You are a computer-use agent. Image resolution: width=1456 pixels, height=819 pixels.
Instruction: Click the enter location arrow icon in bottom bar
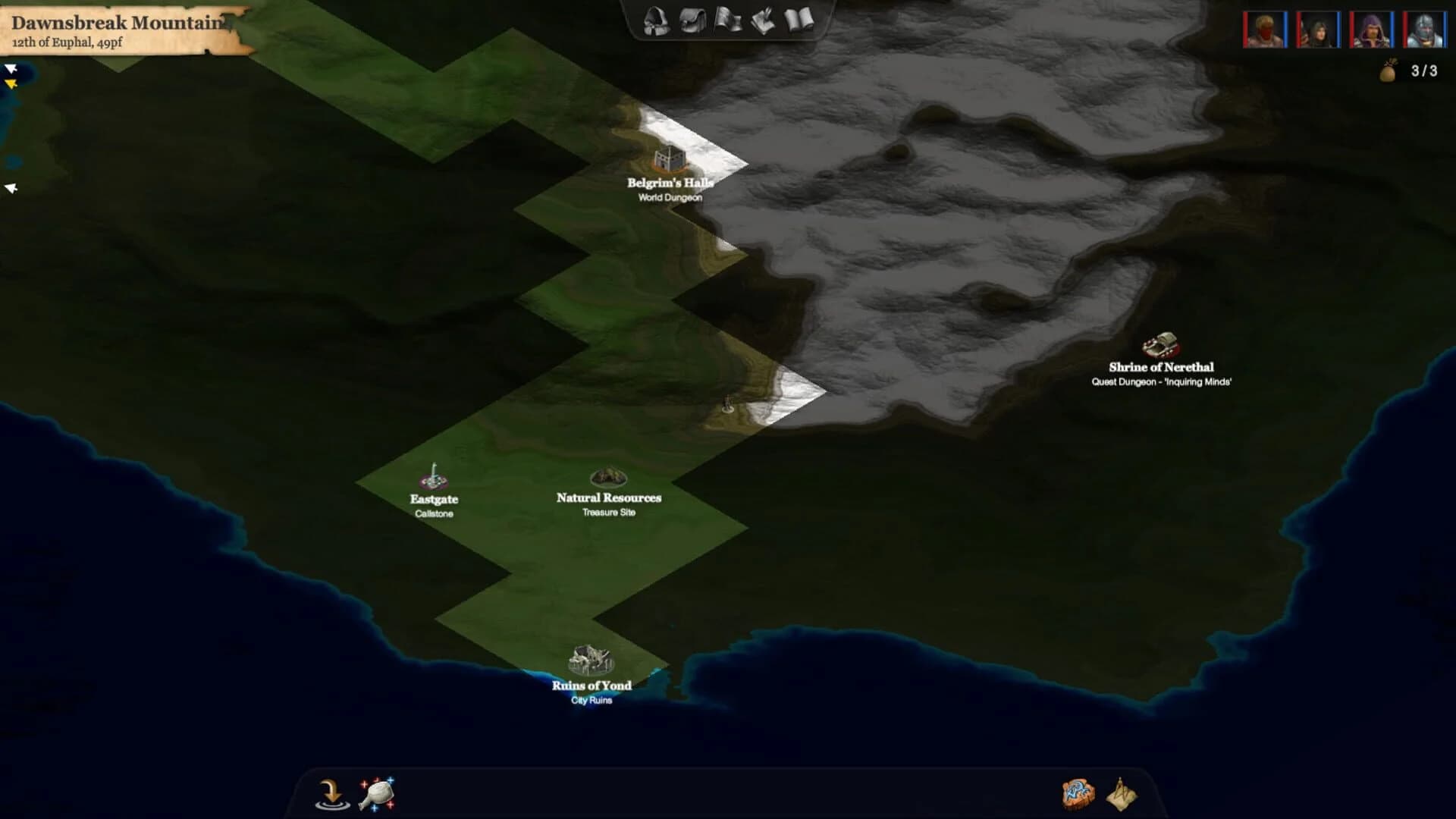[x=331, y=793]
